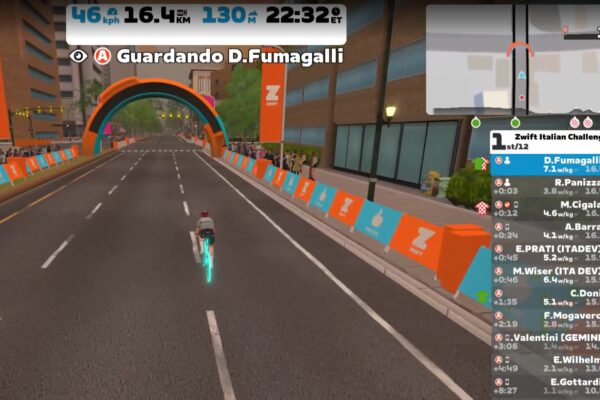Select Valentini (GEMINI) in the rider list
This screenshot has width=600, height=400.
point(546,341)
